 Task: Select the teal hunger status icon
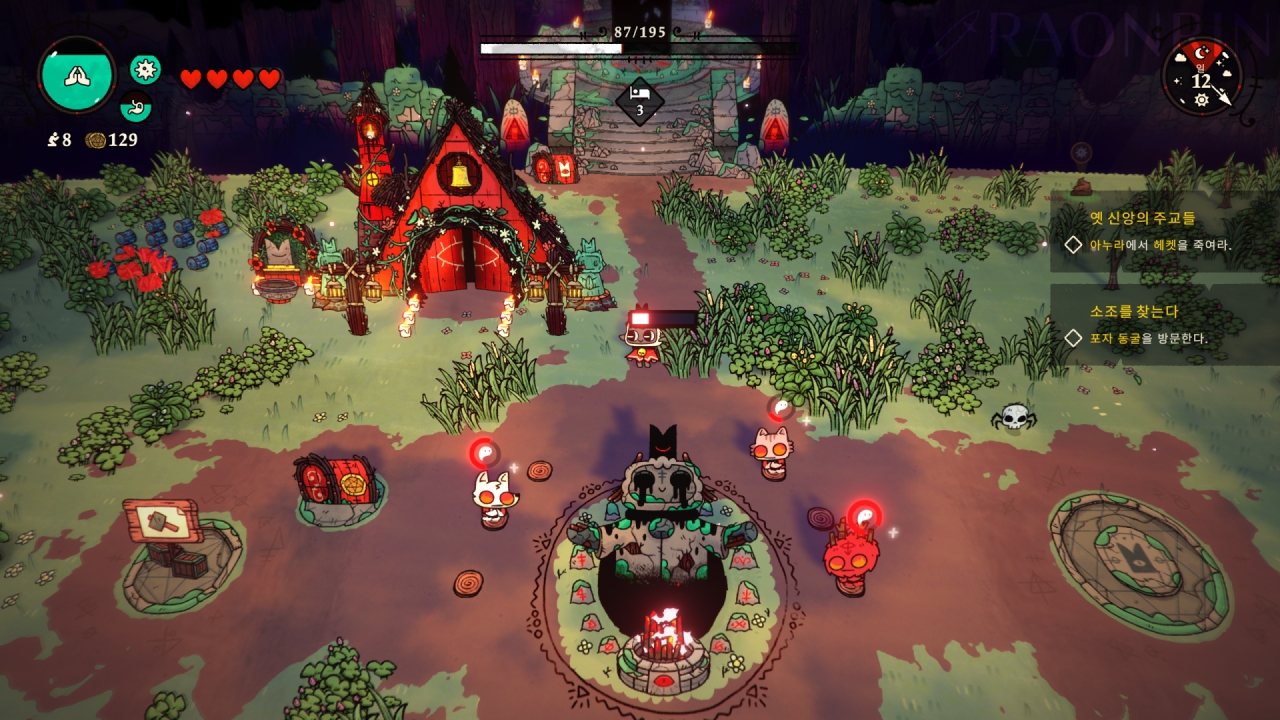[x=135, y=106]
